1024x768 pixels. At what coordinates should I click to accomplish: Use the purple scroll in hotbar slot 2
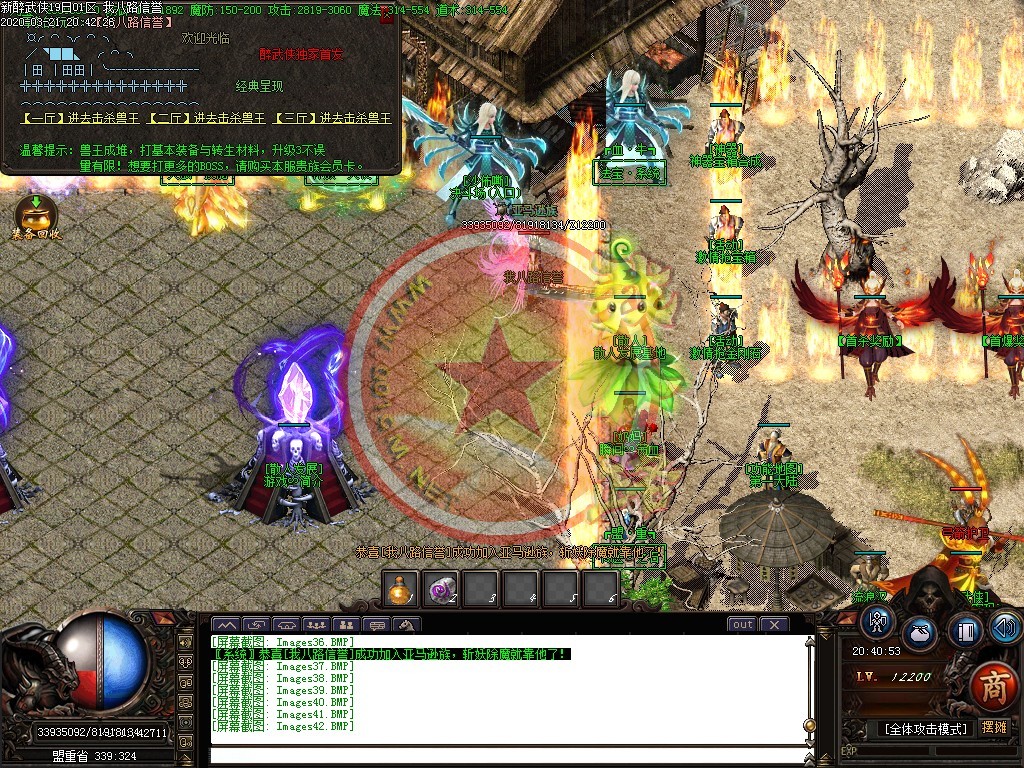pyautogui.click(x=441, y=589)
